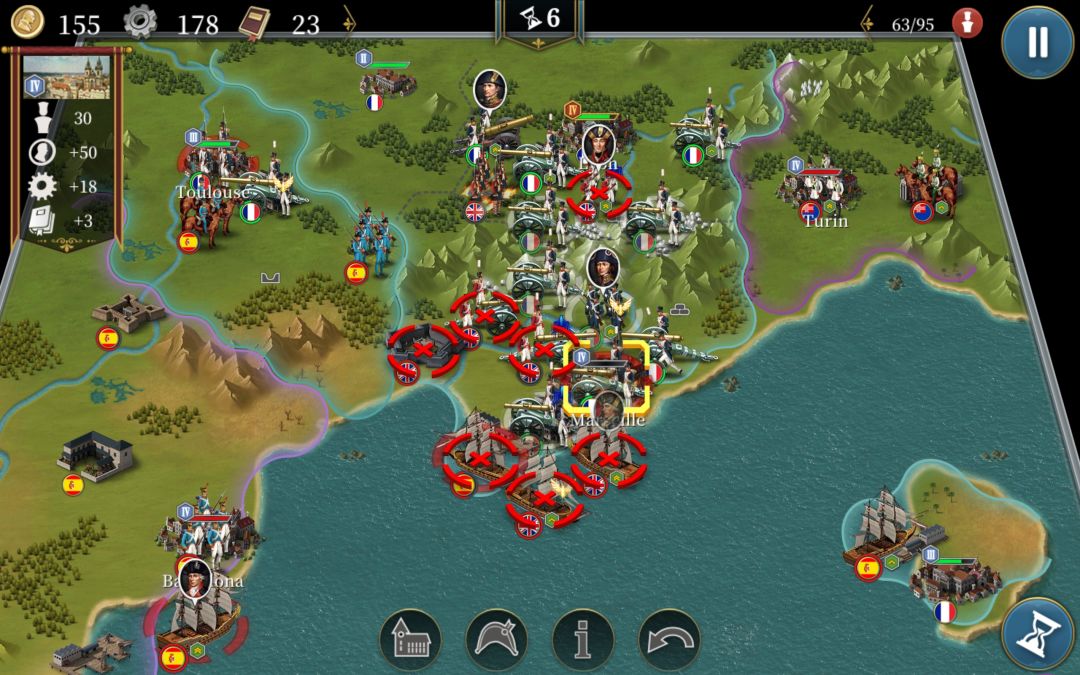The image size is (1080, 675).
Task: Pause the game with the pause button
Action: click(1037, 42)
